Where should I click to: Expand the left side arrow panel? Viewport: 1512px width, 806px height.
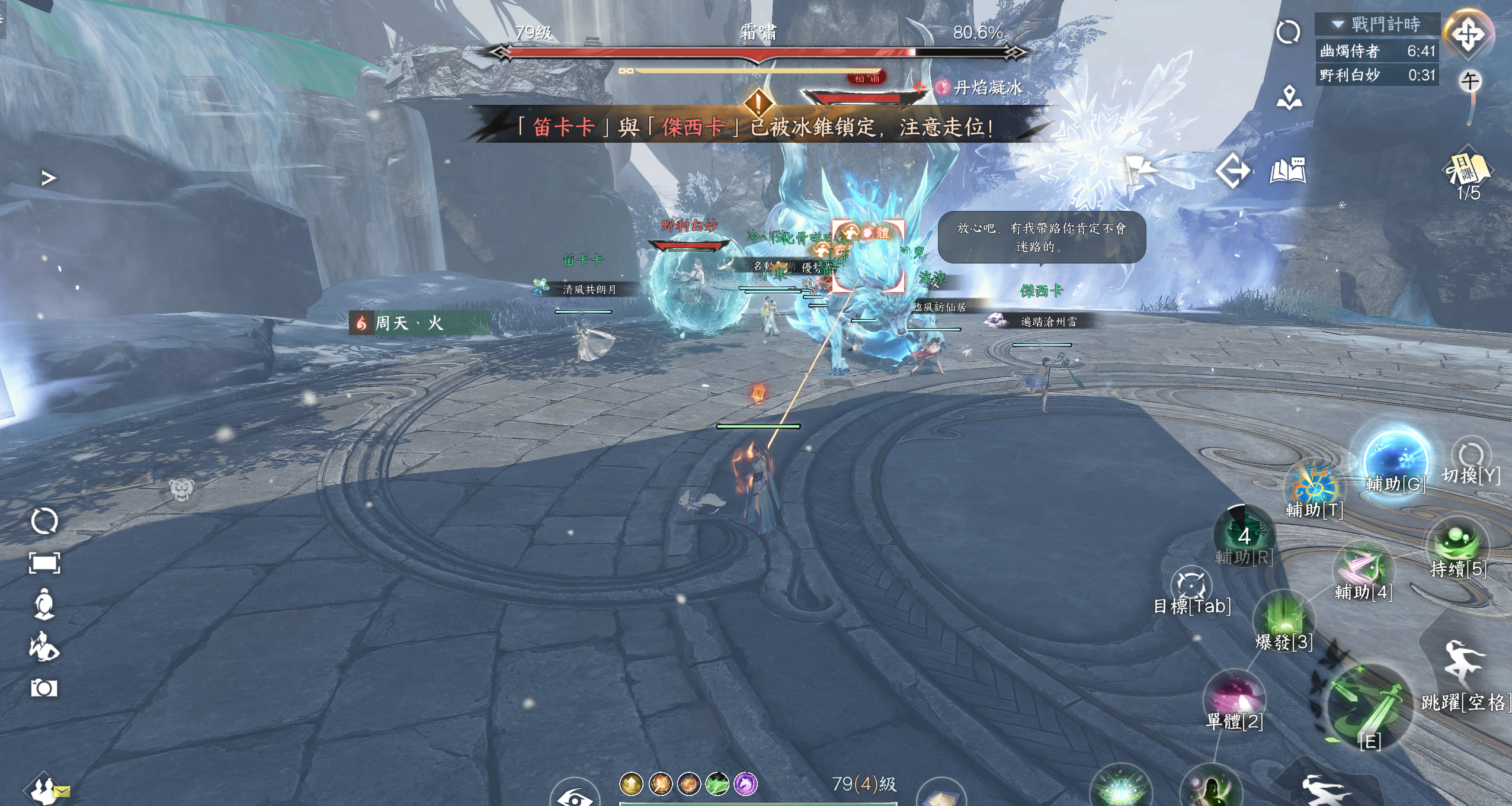(49, 178)
